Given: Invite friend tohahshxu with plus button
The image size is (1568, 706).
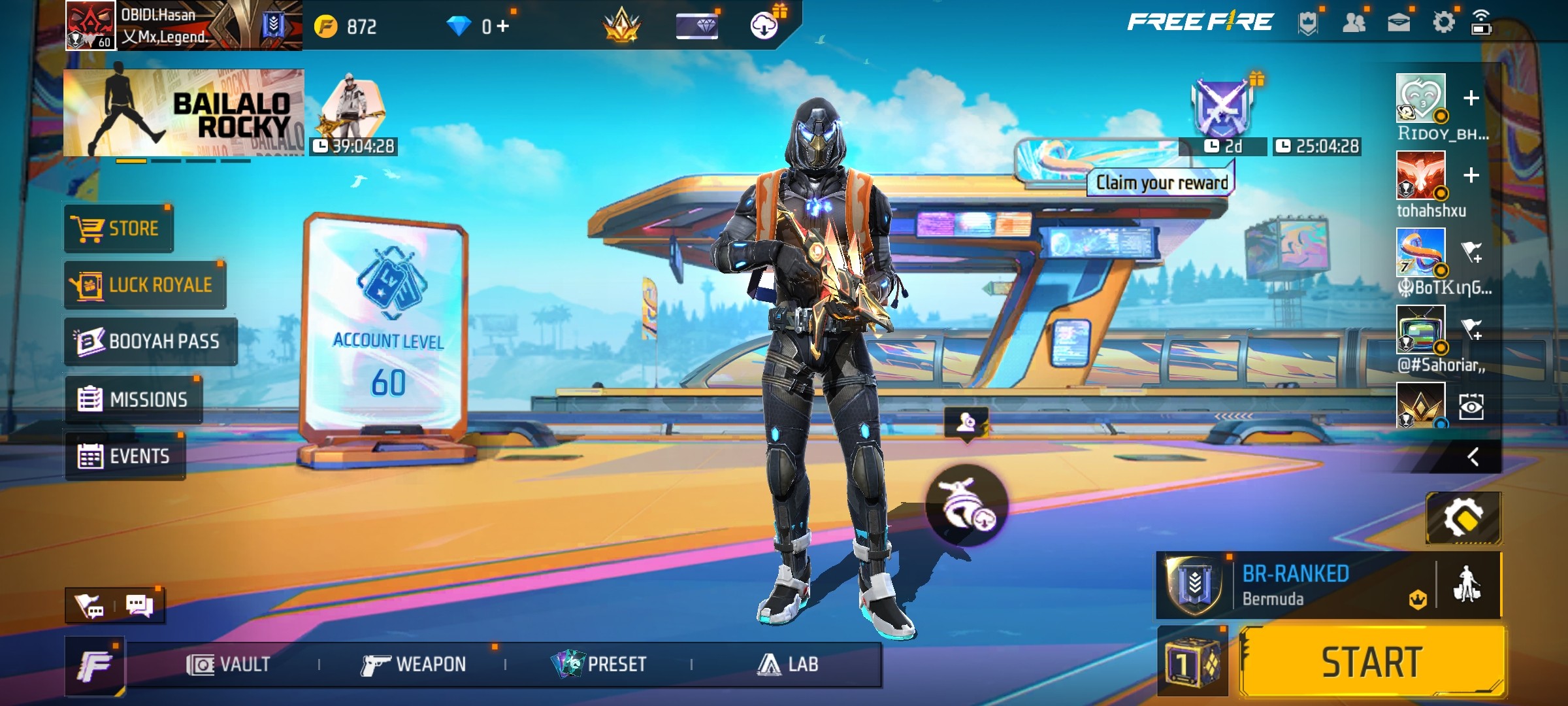Looking at the screenshot, I should [x=1471, y=175].
